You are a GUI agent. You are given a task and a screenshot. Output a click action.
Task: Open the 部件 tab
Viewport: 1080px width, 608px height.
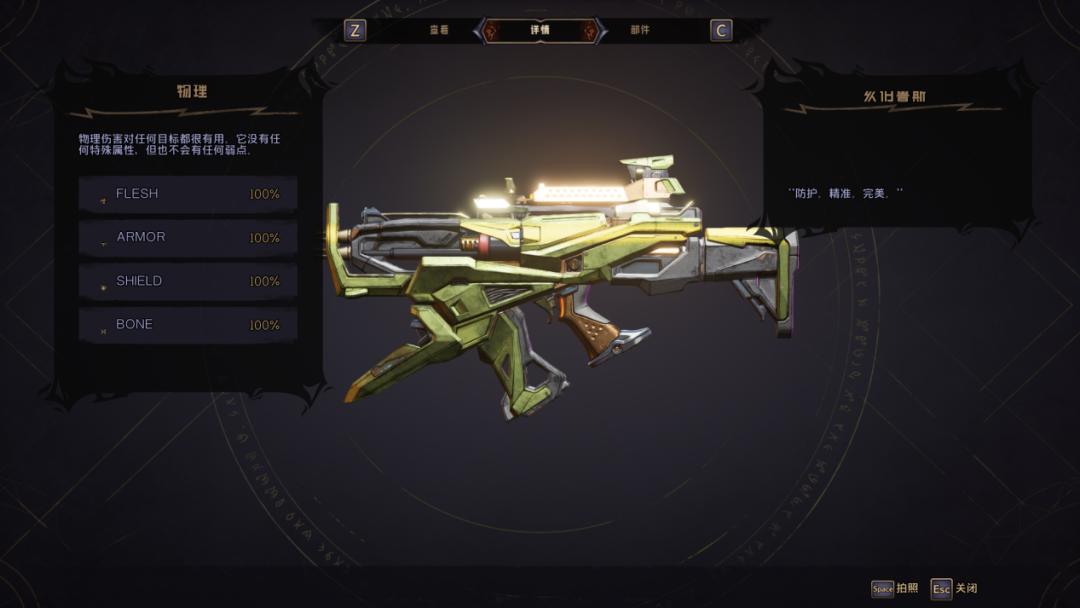(640, 30)
